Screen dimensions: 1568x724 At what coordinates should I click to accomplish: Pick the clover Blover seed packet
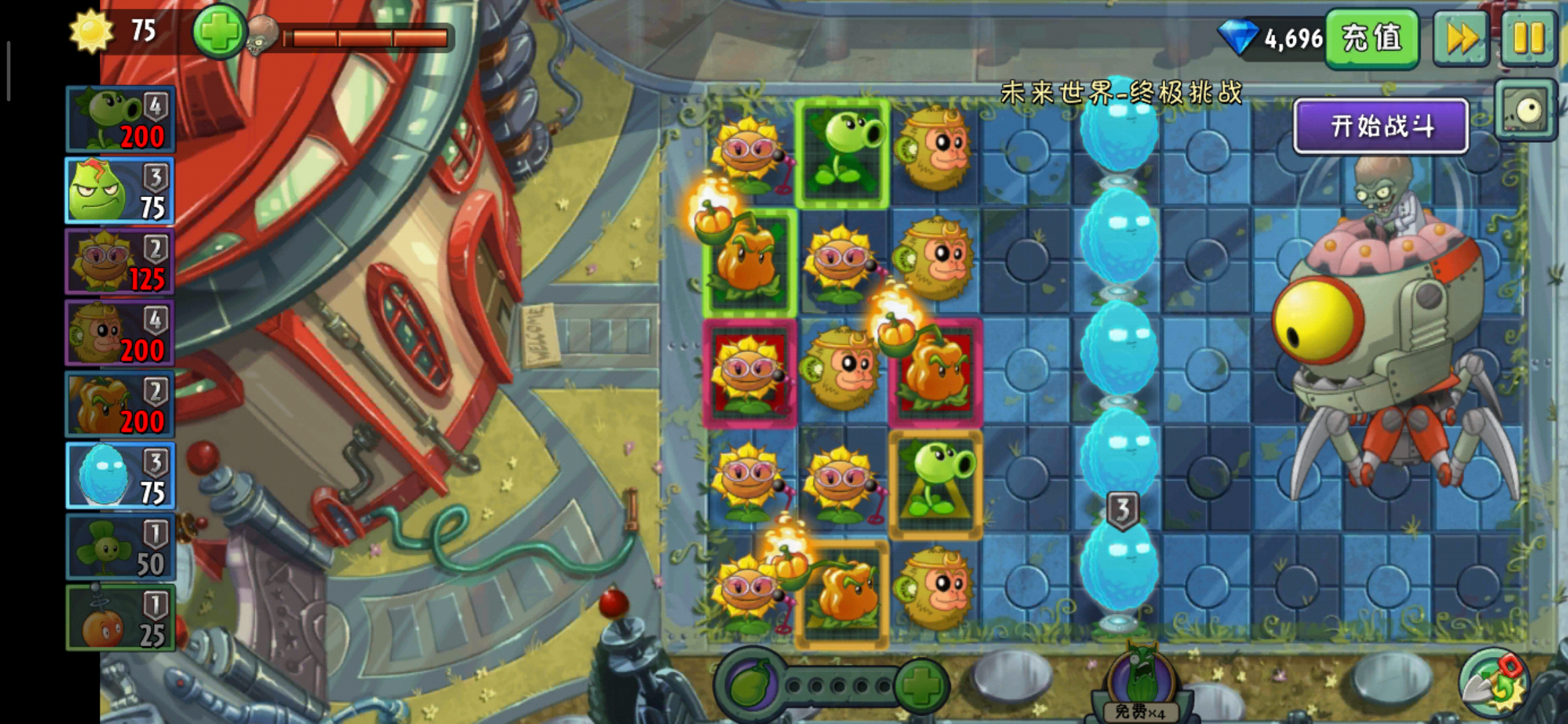coord(121,547)
